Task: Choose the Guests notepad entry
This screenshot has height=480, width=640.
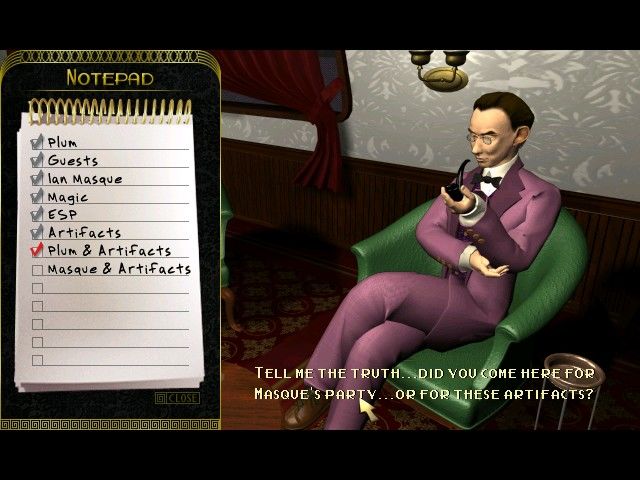Action: point(72,161)
